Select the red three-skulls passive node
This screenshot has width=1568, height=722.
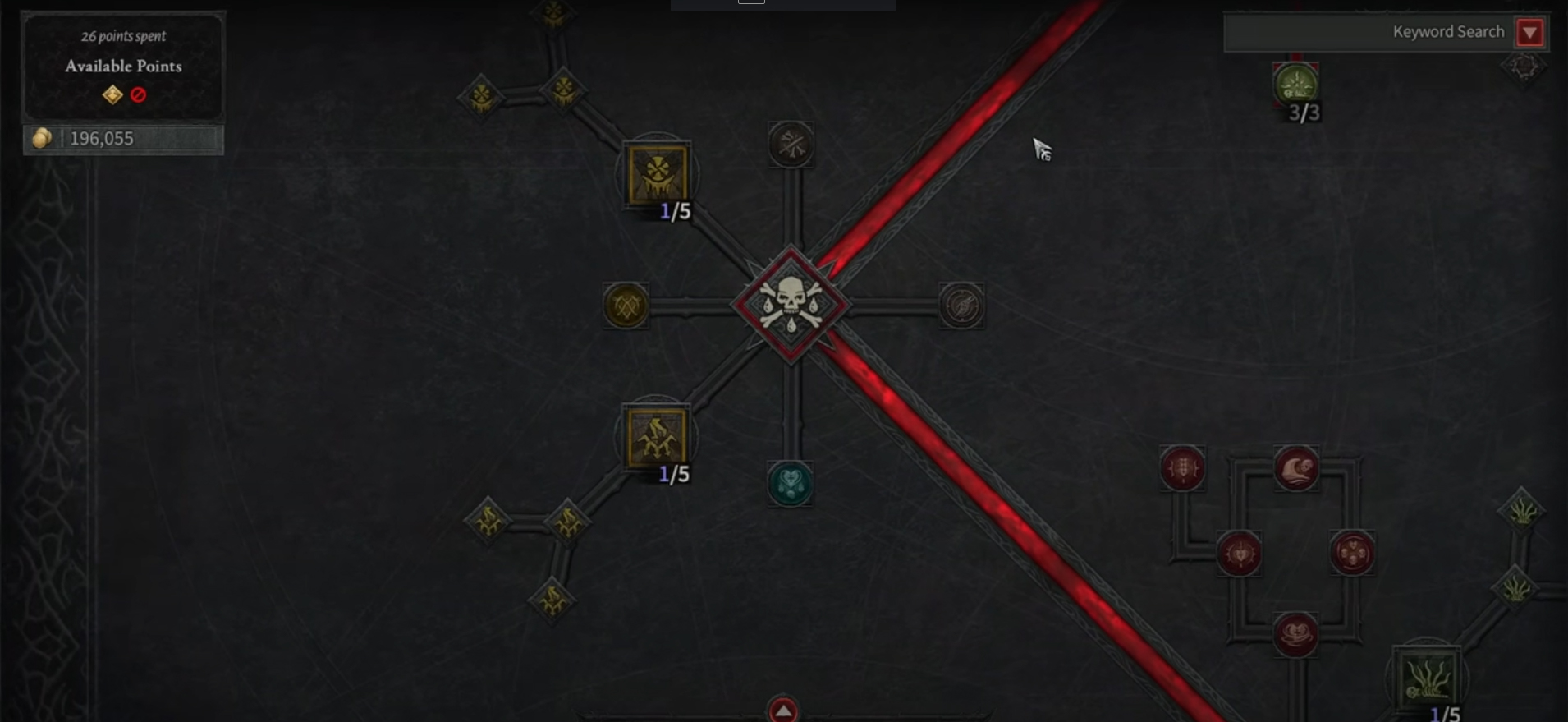click(x=1351, y=553)
